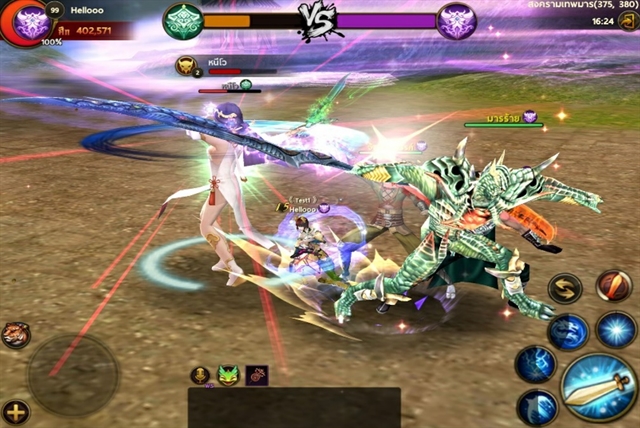Open the golden plus menu button
640x428 pixels.
click(x=15, y=411)
